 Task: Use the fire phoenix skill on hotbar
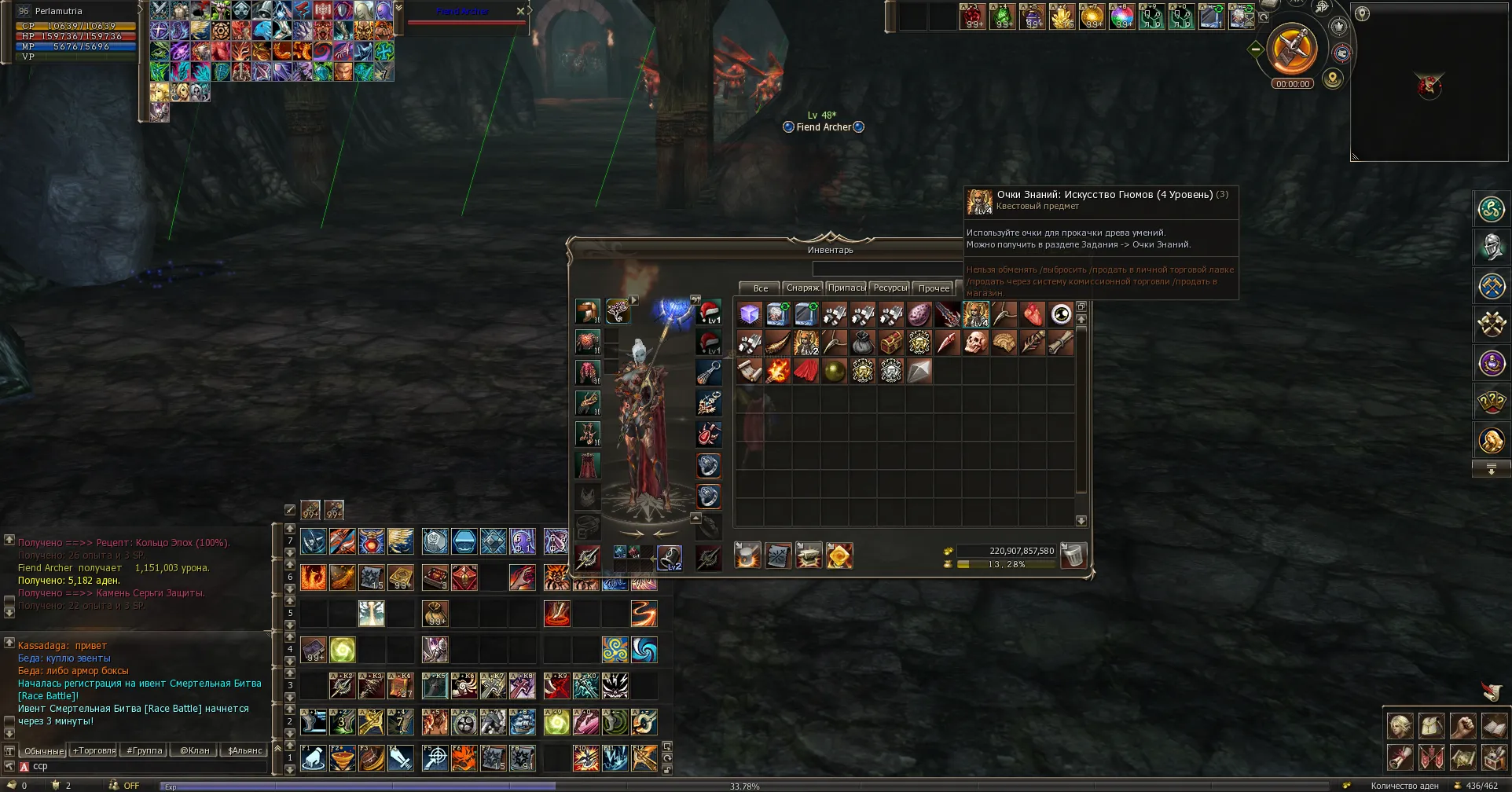[314, 577]
